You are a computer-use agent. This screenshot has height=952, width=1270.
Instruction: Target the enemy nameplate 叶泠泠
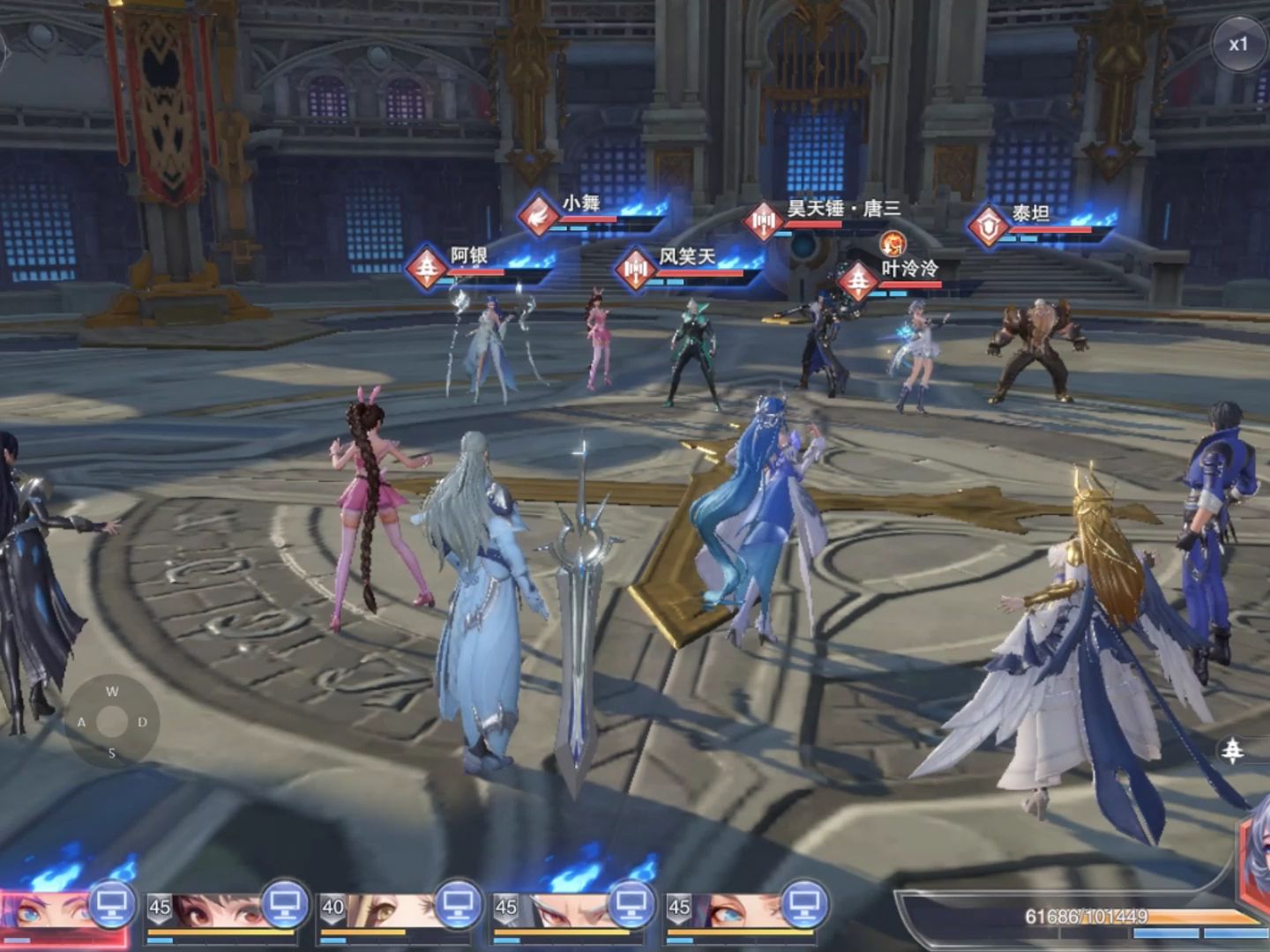908,270
